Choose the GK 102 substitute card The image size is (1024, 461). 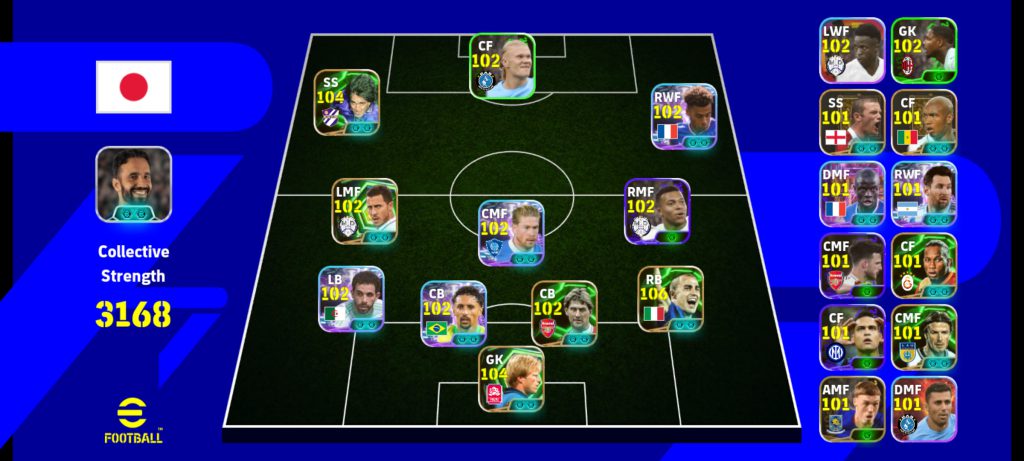[x=924, y=50]
